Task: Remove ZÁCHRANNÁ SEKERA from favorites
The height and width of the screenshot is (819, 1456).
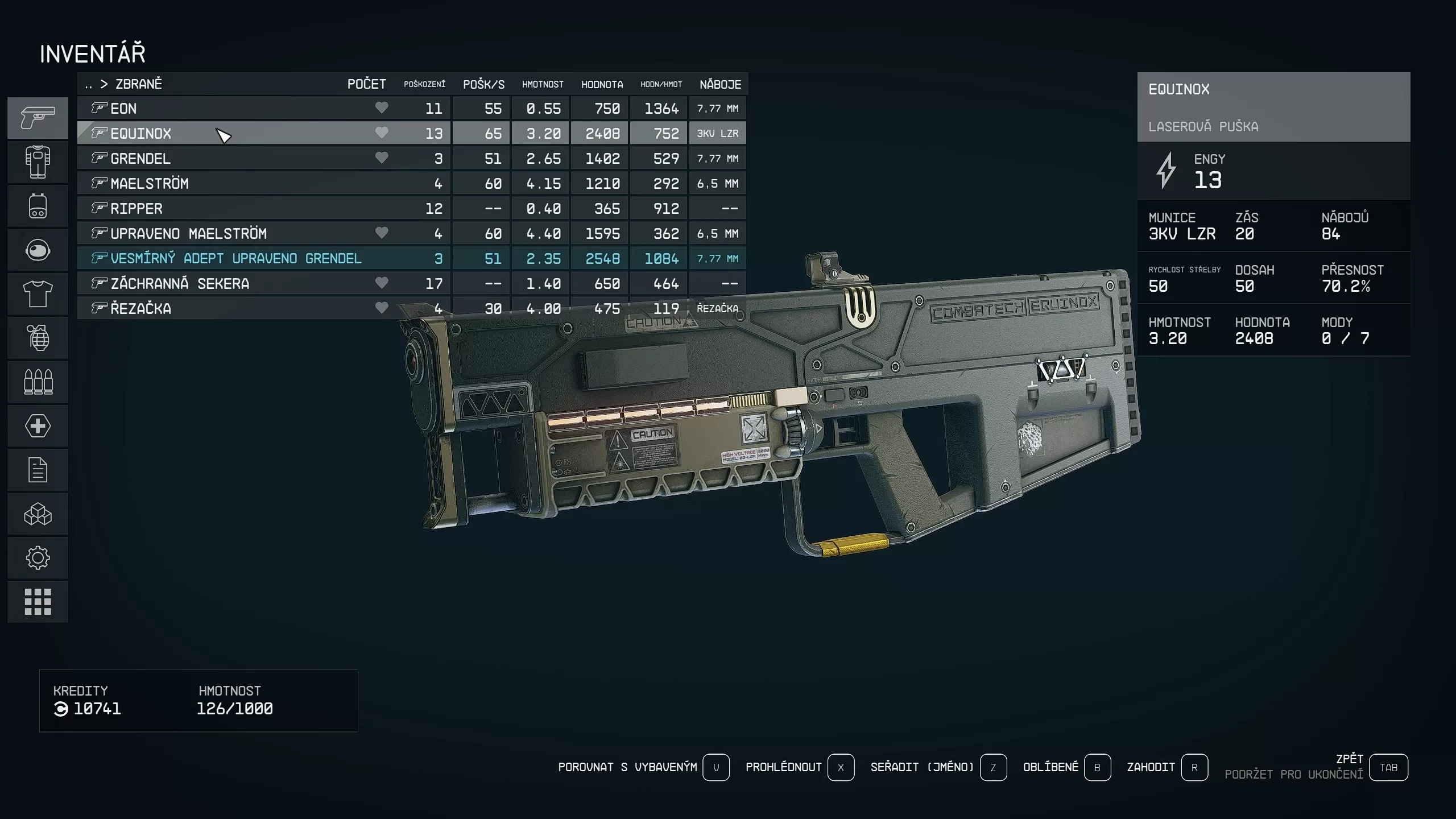Action: coord(382,283)
